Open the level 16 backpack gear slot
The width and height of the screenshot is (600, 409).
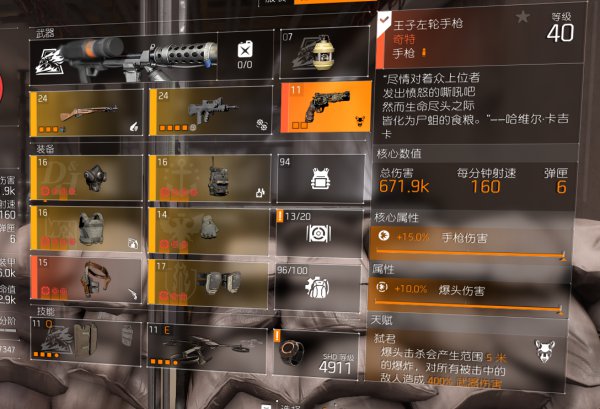[208, 178]
